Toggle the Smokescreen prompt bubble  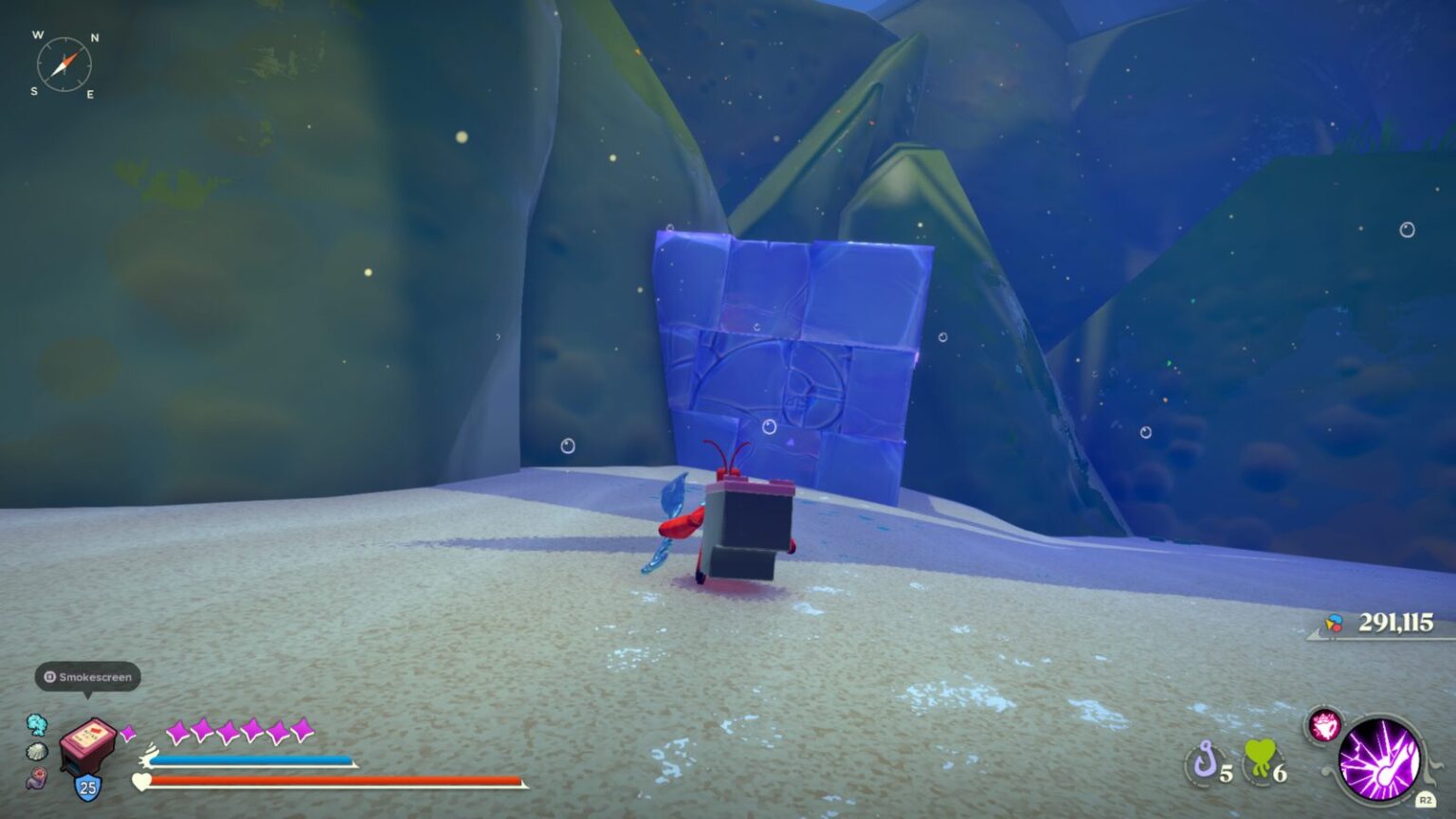pyautogui.click(x=88, y=677)
